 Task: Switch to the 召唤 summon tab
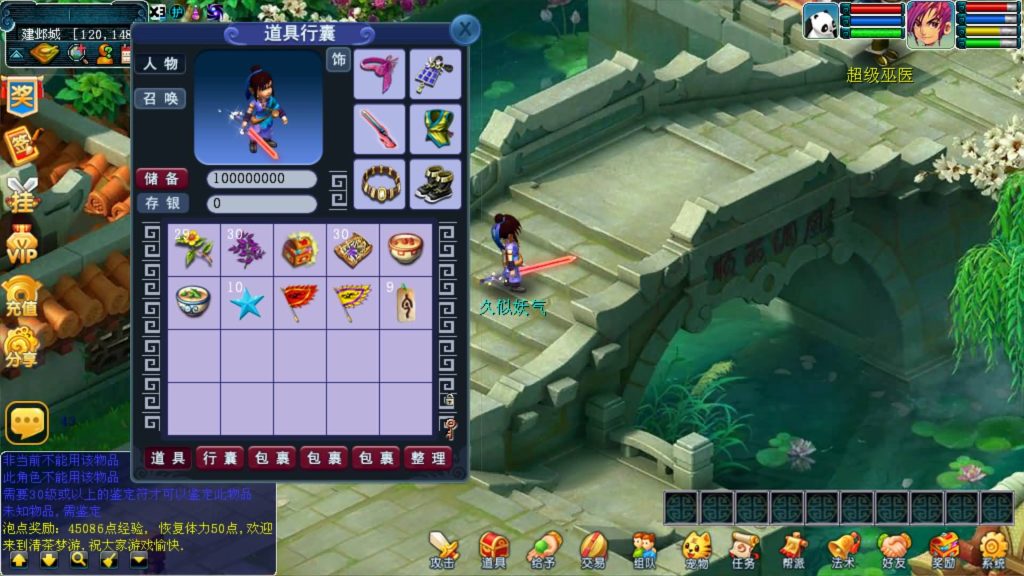(160, 99)
